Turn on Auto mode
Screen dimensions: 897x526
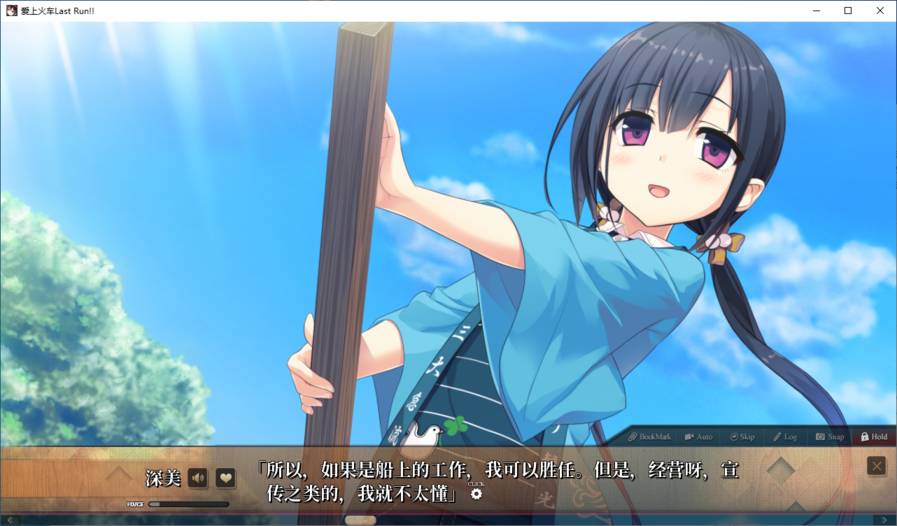pos(699,437)
